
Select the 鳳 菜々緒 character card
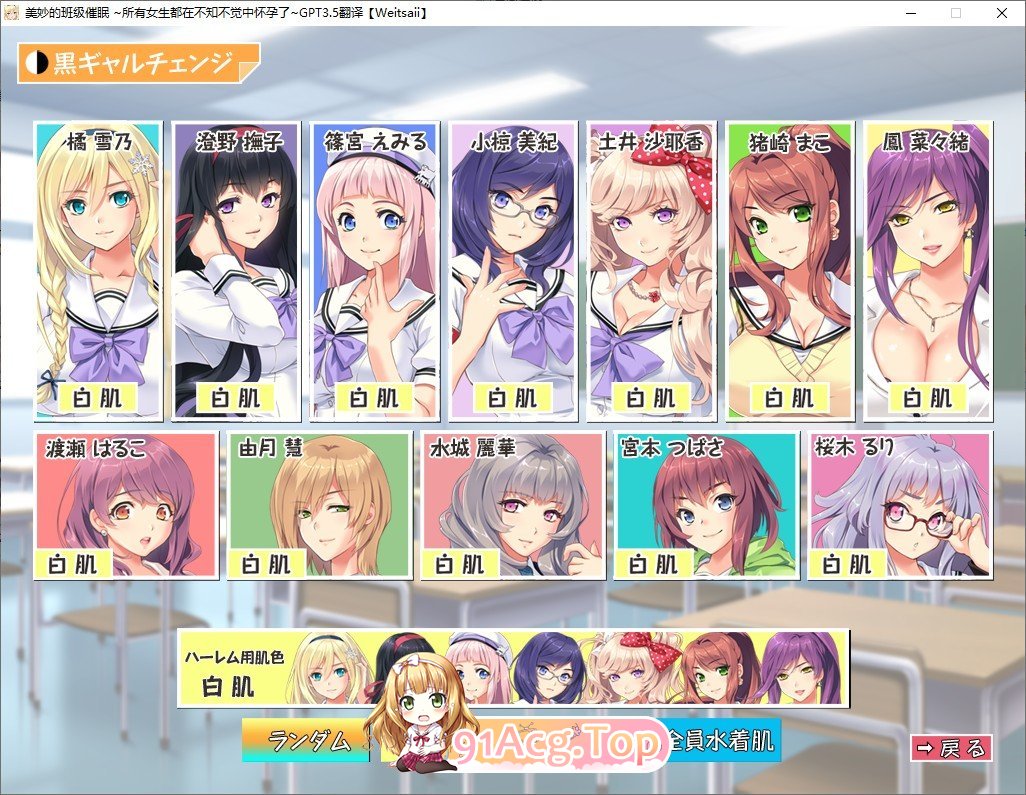(928, 270)
